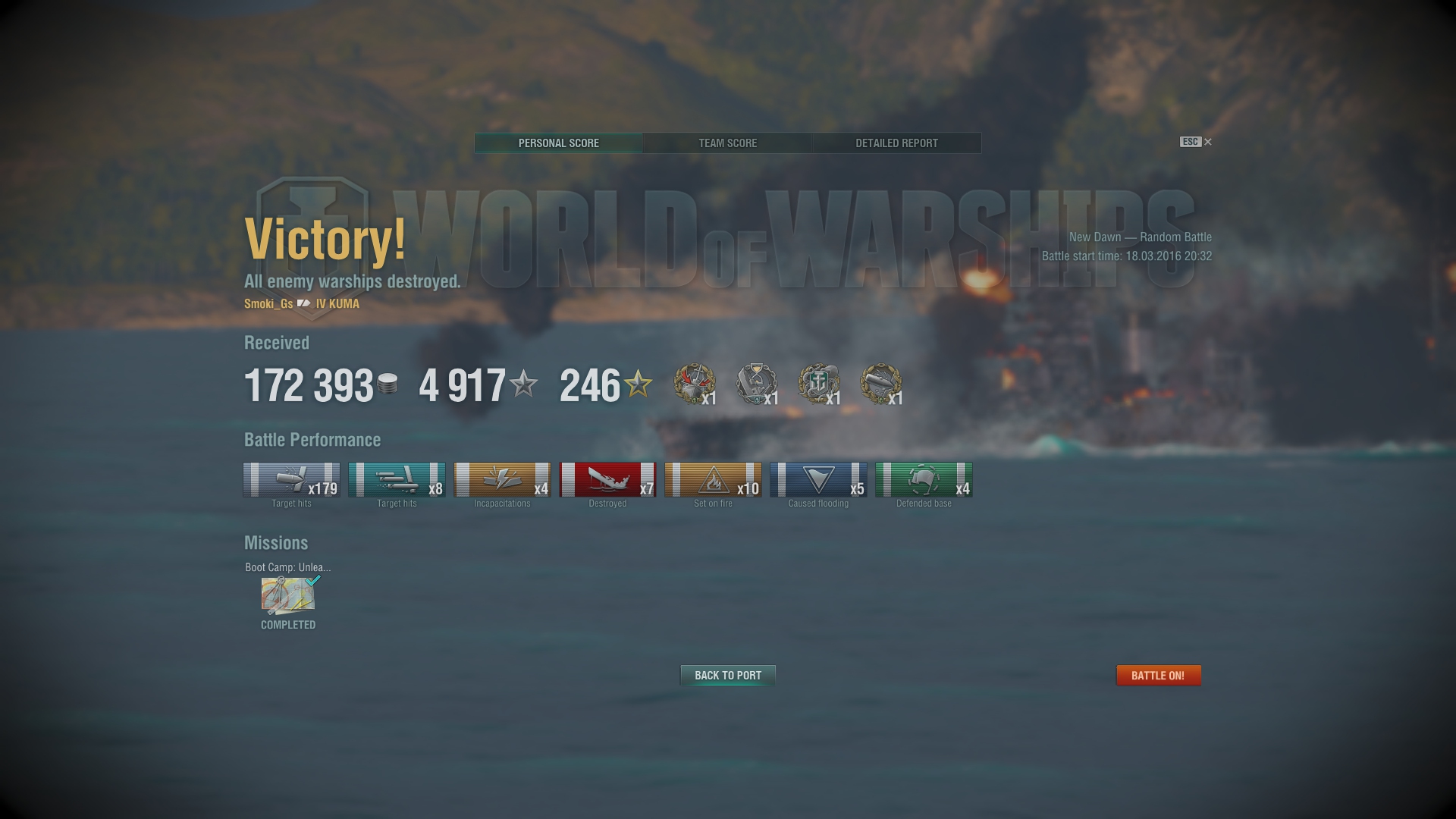Click the Defended base ribbon
1456x819 pixels.
tap(924, 480)
